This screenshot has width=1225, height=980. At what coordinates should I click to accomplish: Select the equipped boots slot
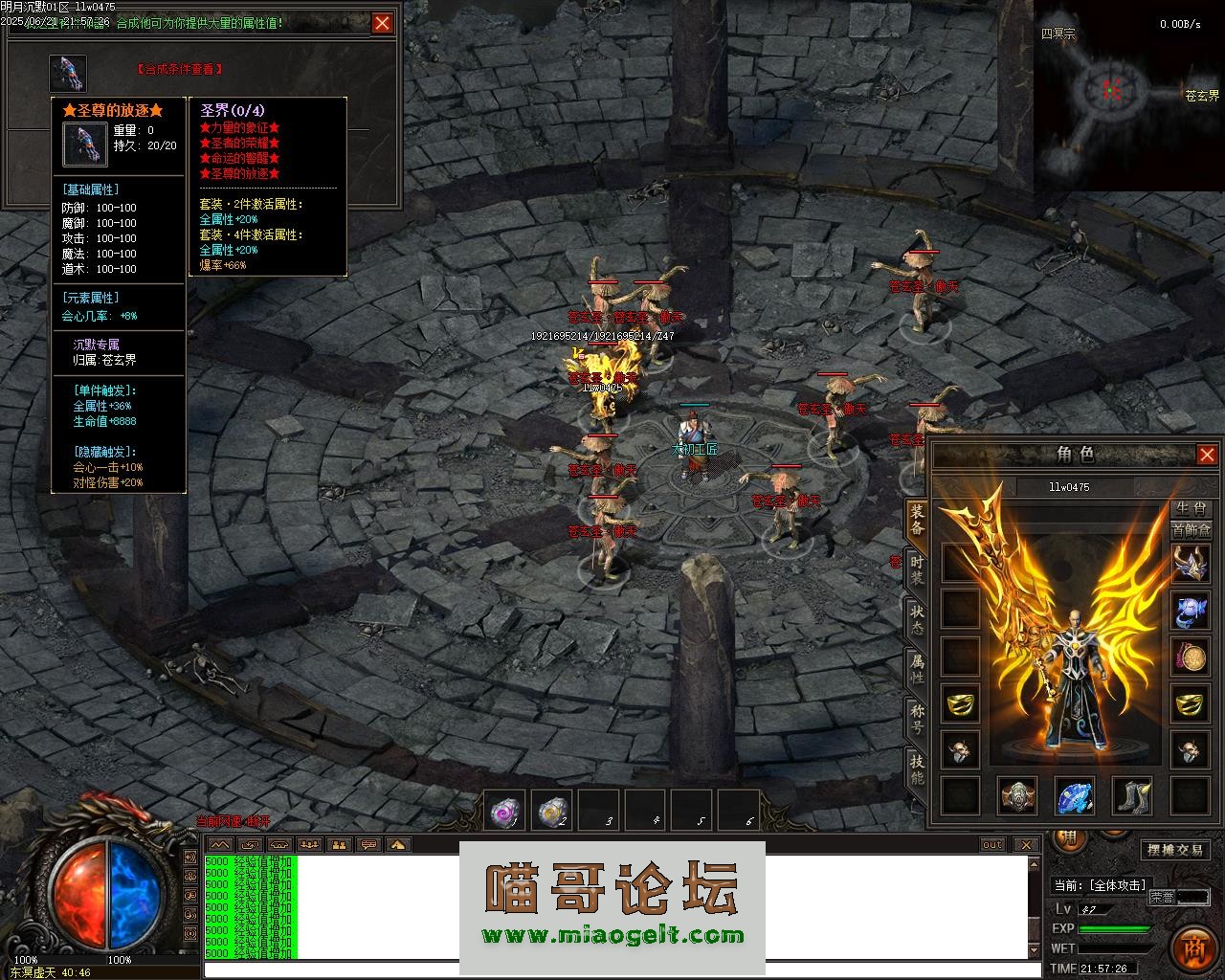(x=1132, y=795)
